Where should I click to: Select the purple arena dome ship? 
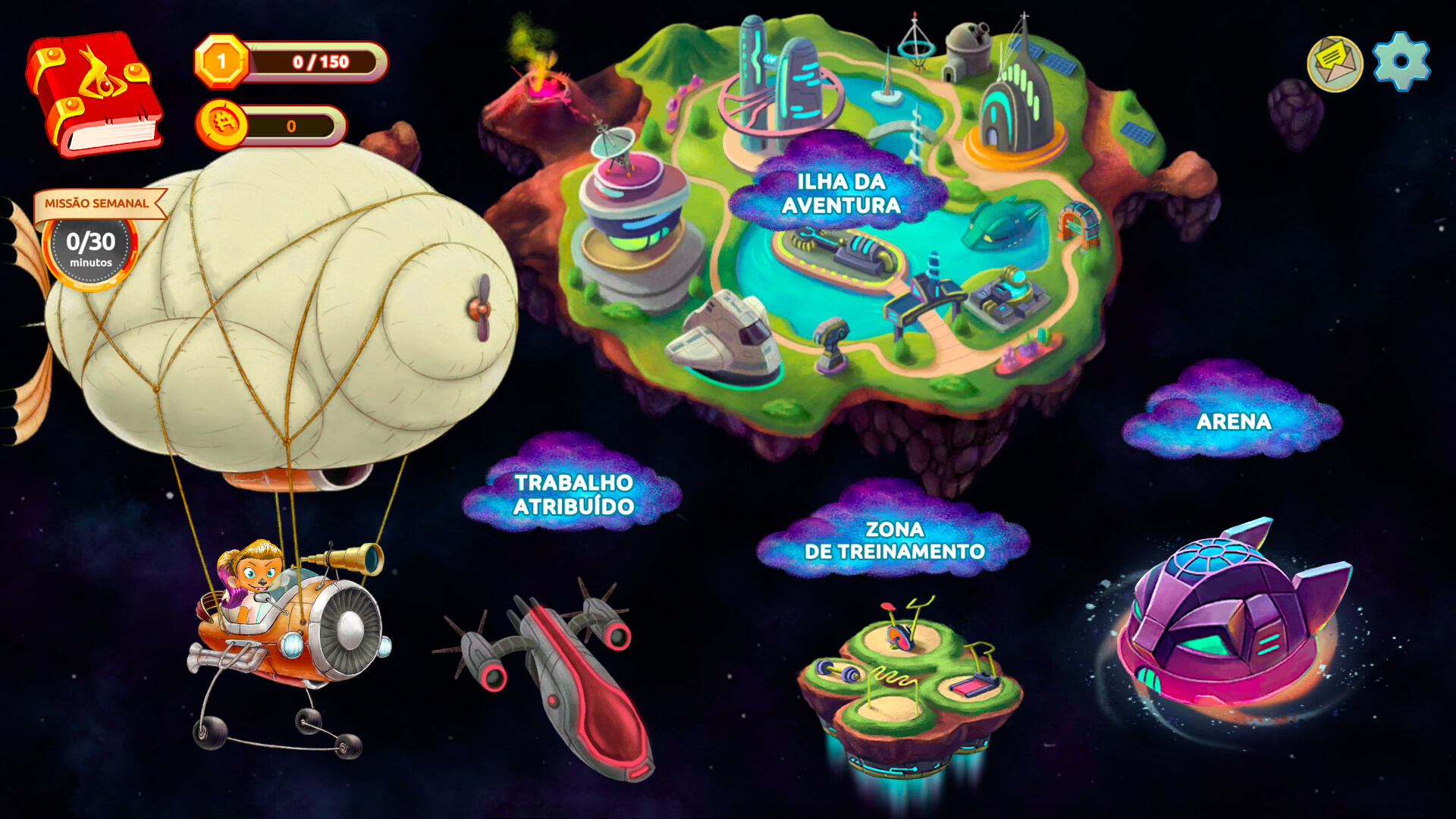(1227, 615)
